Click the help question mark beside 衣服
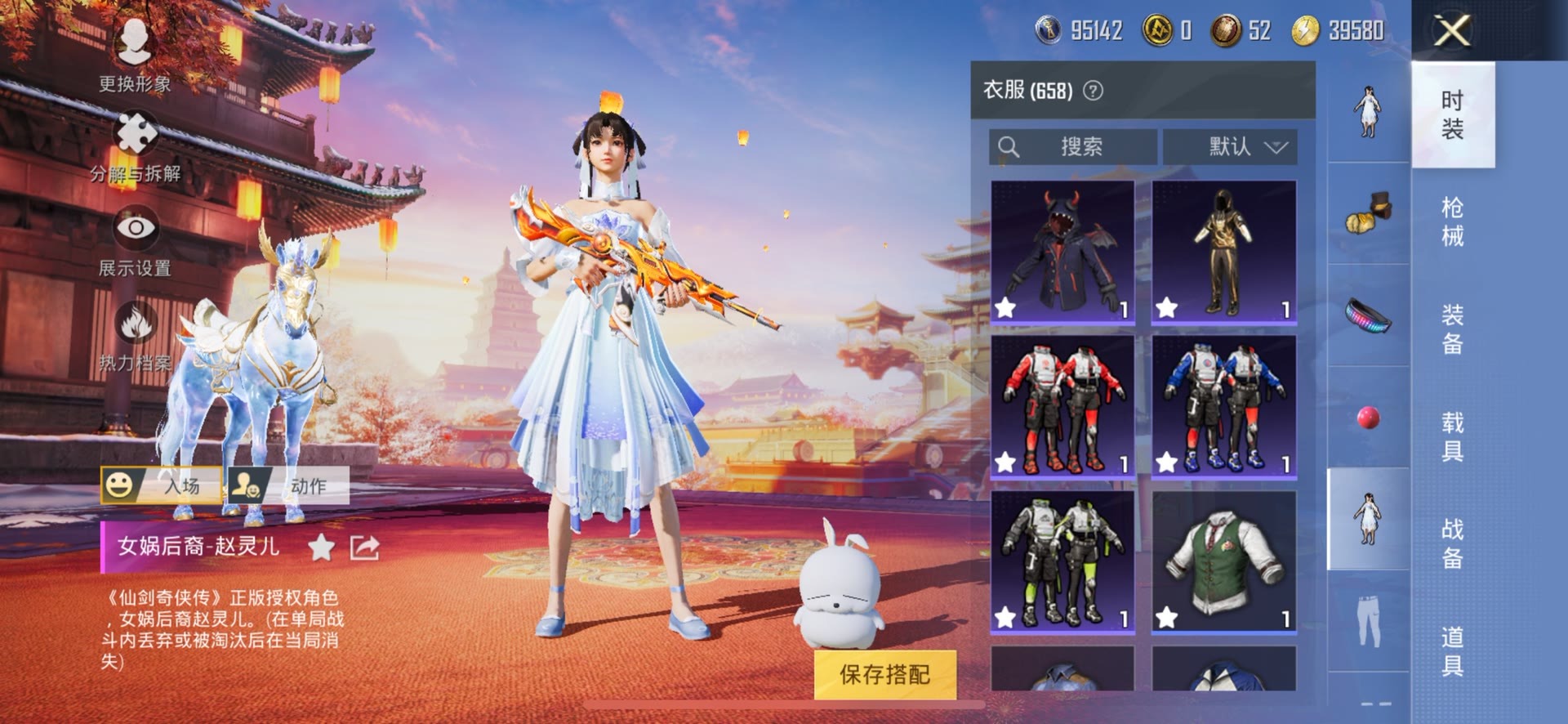 click(1093, 91)
